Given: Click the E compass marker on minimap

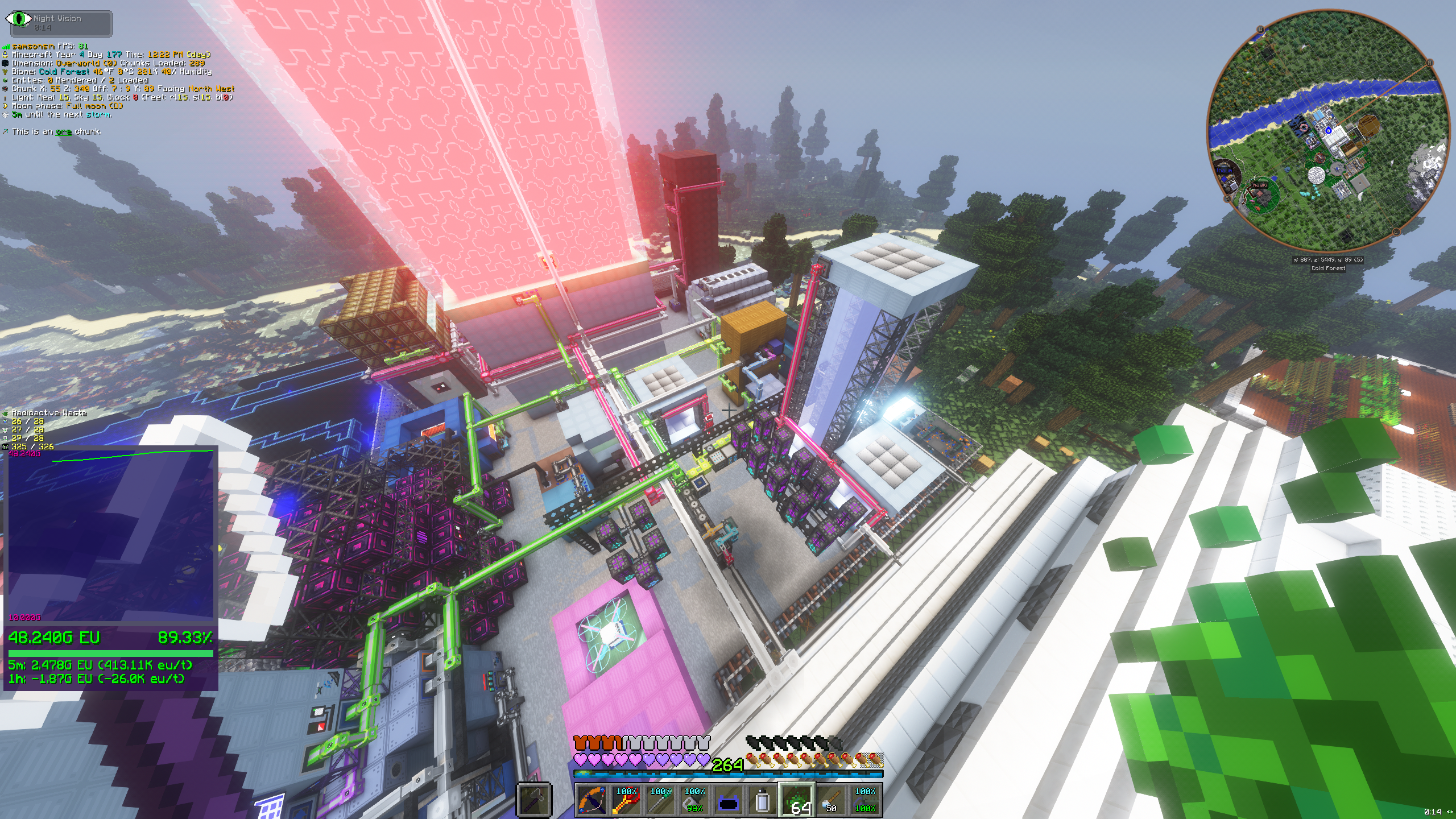Looking at the screenshot, I should [1396, 232].
